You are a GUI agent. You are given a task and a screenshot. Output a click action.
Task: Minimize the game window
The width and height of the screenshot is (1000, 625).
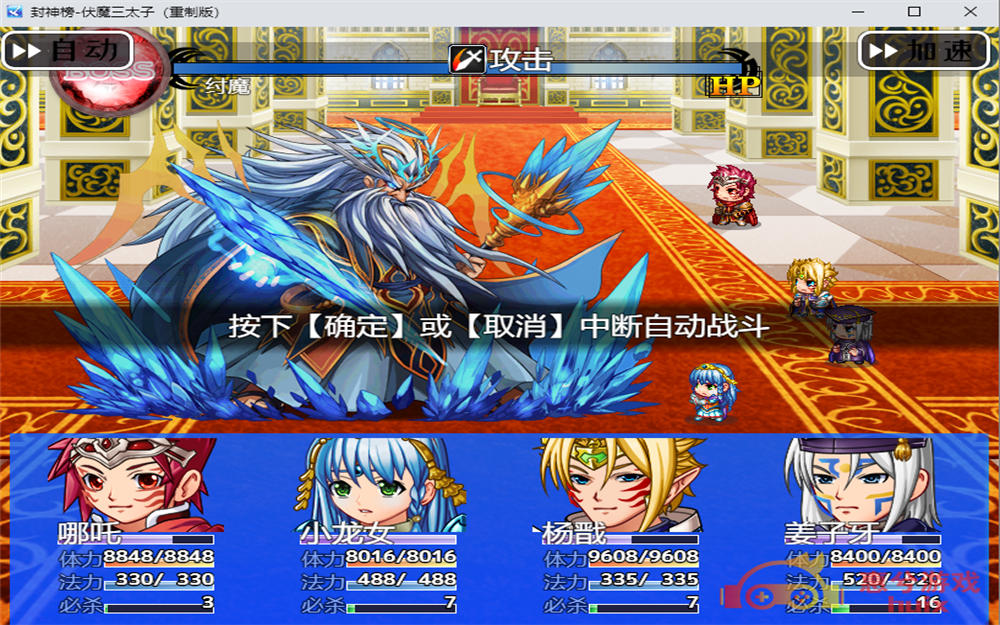(x=859, y=12)
